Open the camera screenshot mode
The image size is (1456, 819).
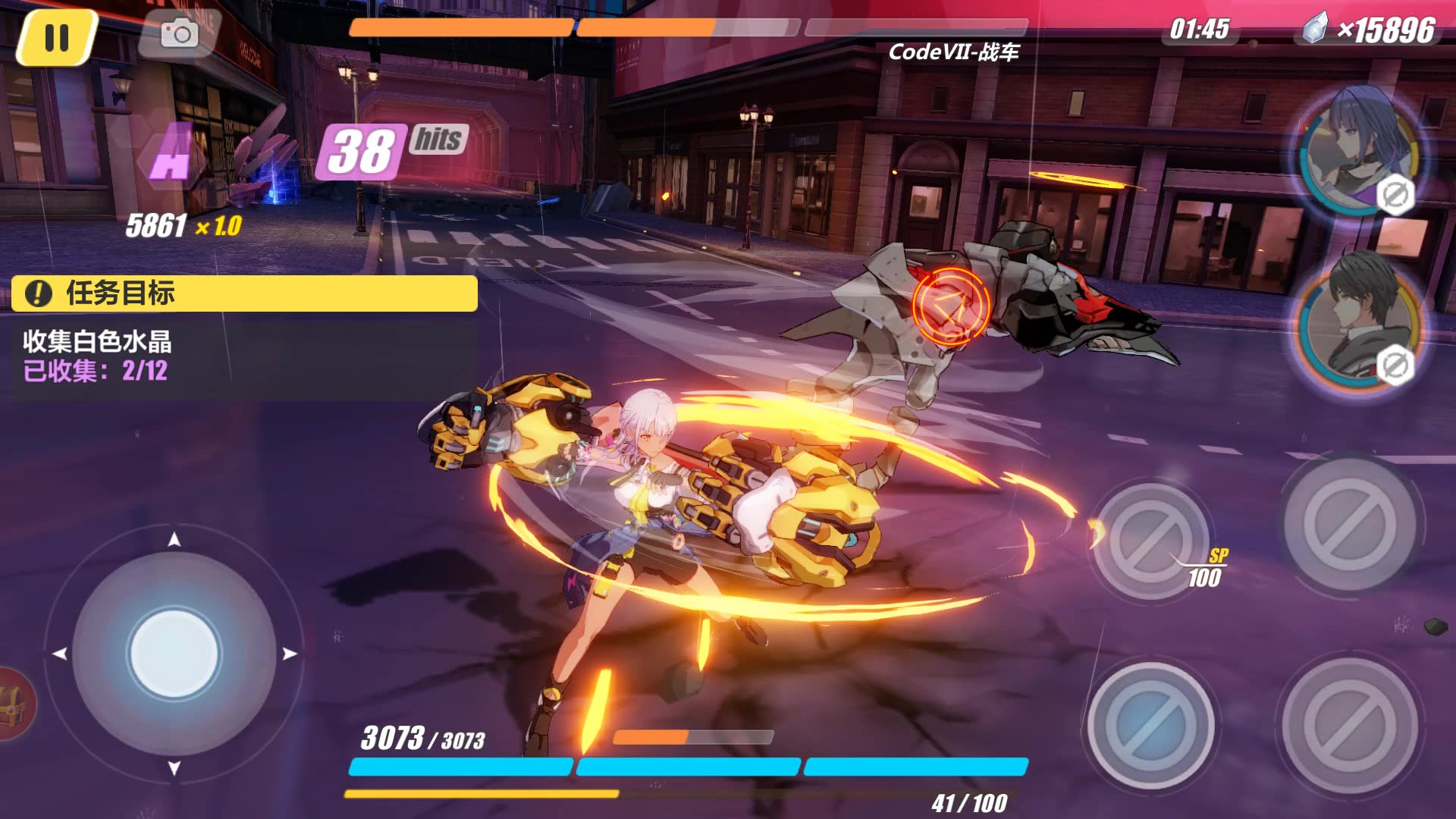(x=180, y=33)
